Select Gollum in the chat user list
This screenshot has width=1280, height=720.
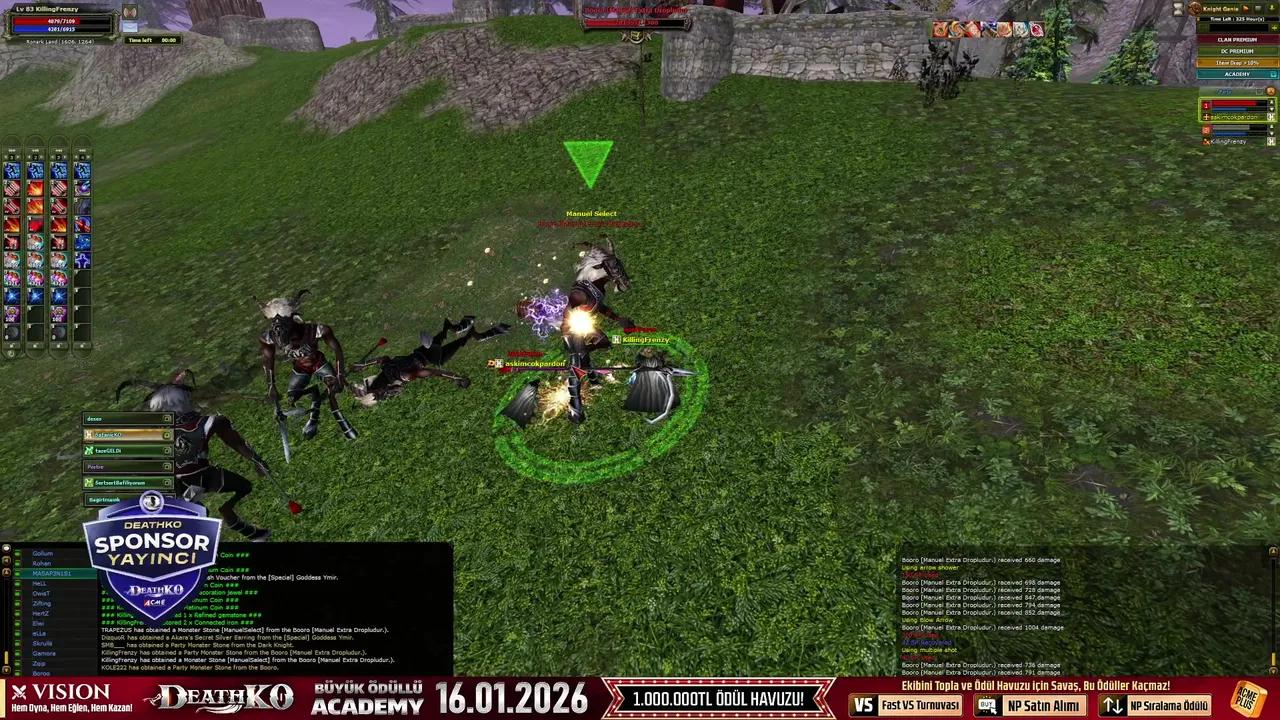coord(42,553)
